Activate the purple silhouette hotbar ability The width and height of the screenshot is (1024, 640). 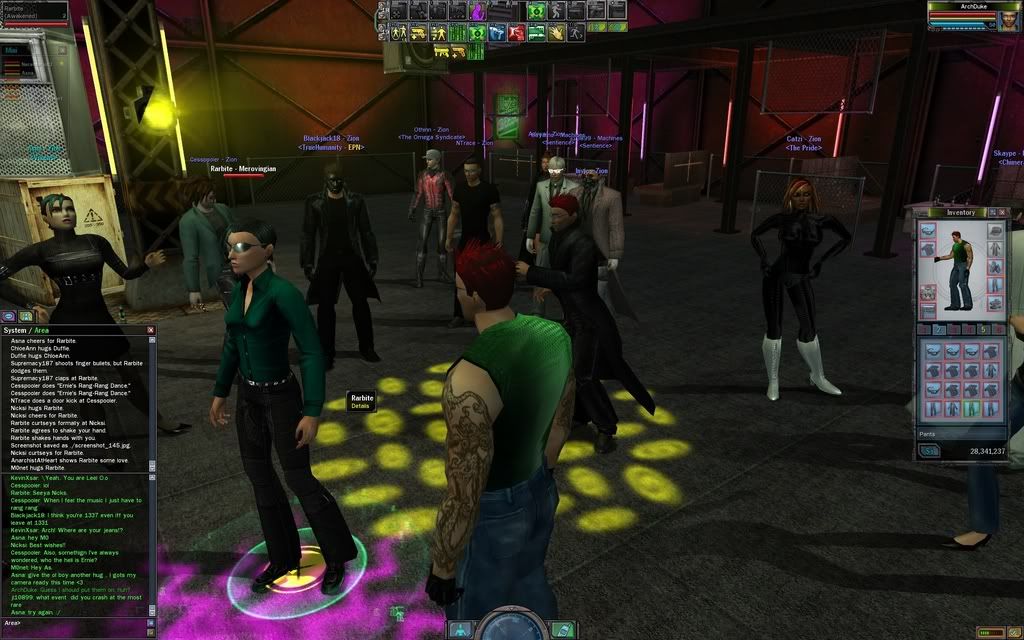click(x=478, y=11)
